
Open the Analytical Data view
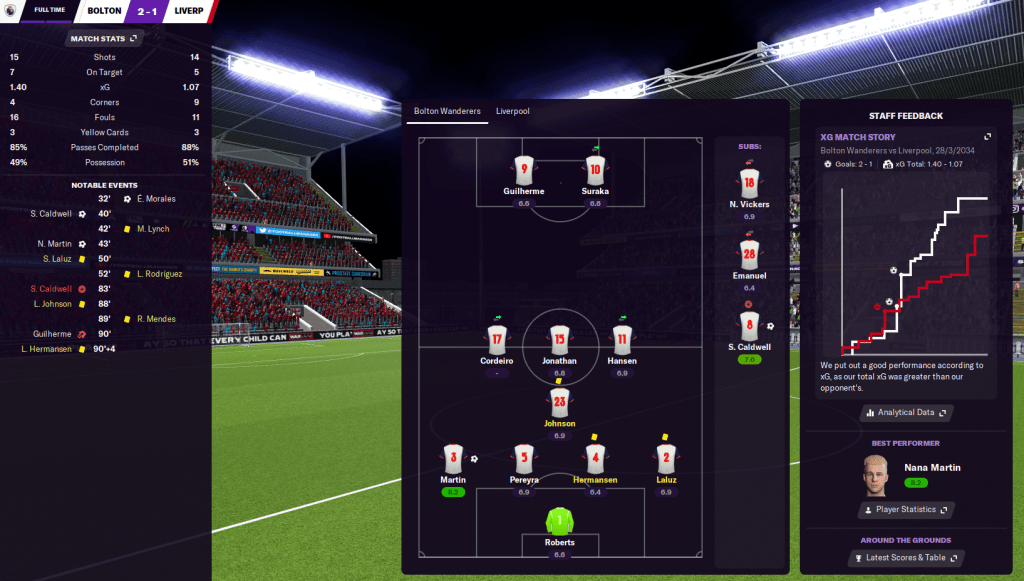coord(906,412)
